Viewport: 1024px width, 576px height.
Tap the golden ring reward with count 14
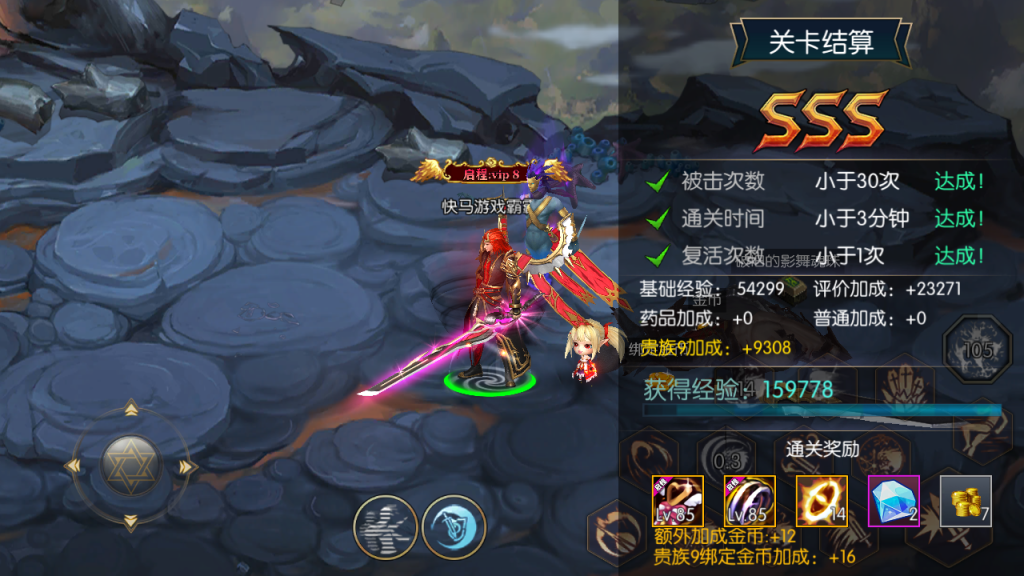821,501
